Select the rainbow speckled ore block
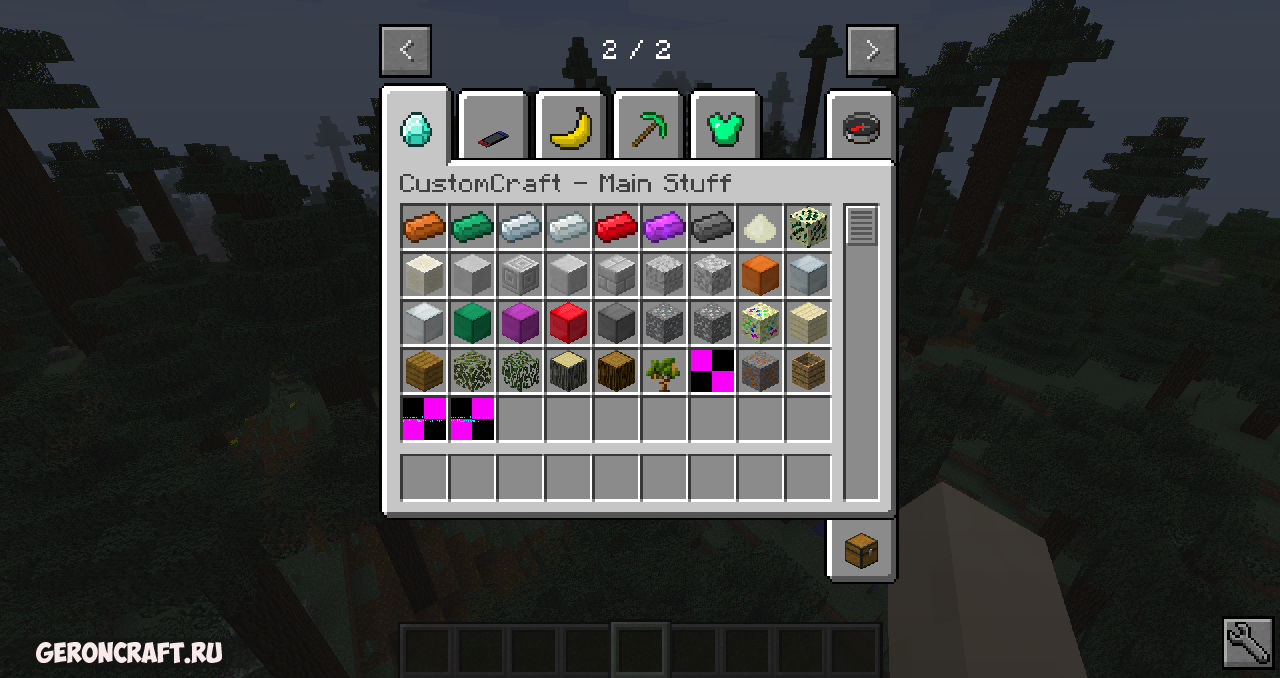1280x678 pixels. [x=760, y=323]
